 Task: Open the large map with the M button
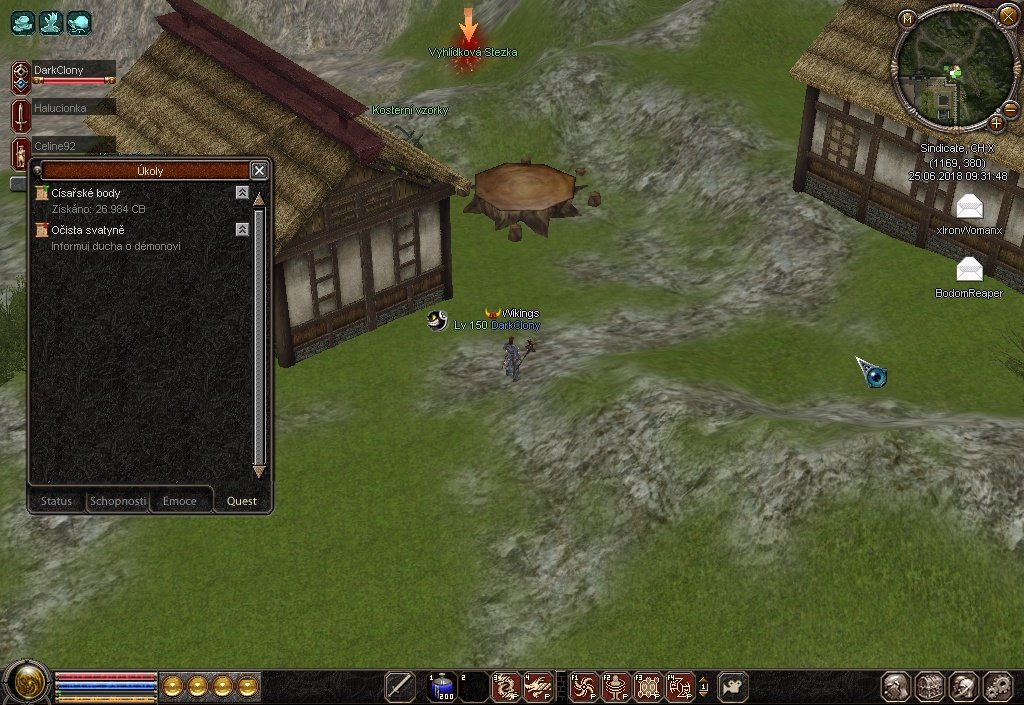pos(907,19)
